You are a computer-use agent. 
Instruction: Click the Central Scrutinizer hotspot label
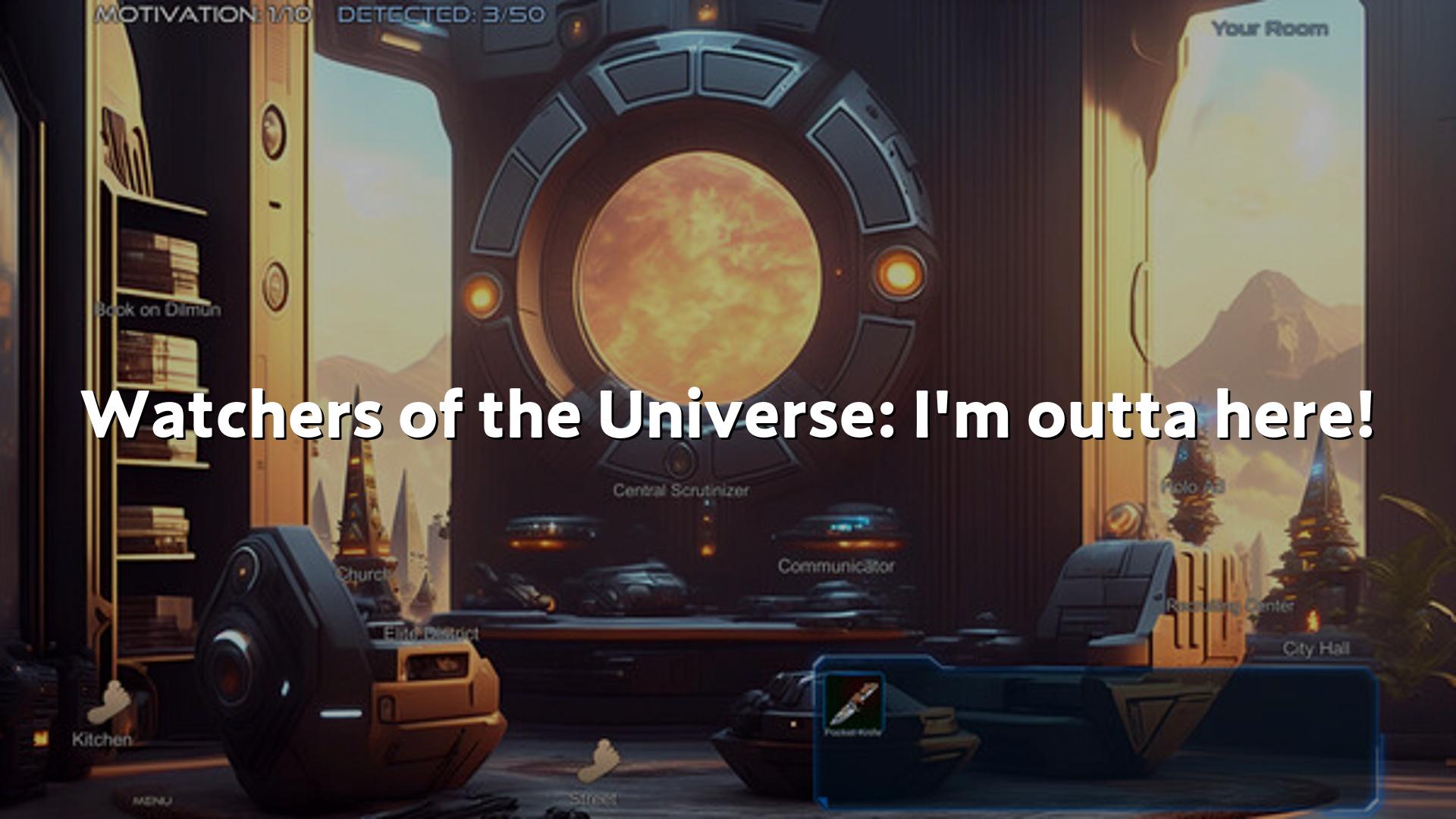click(x=680, y=491)
